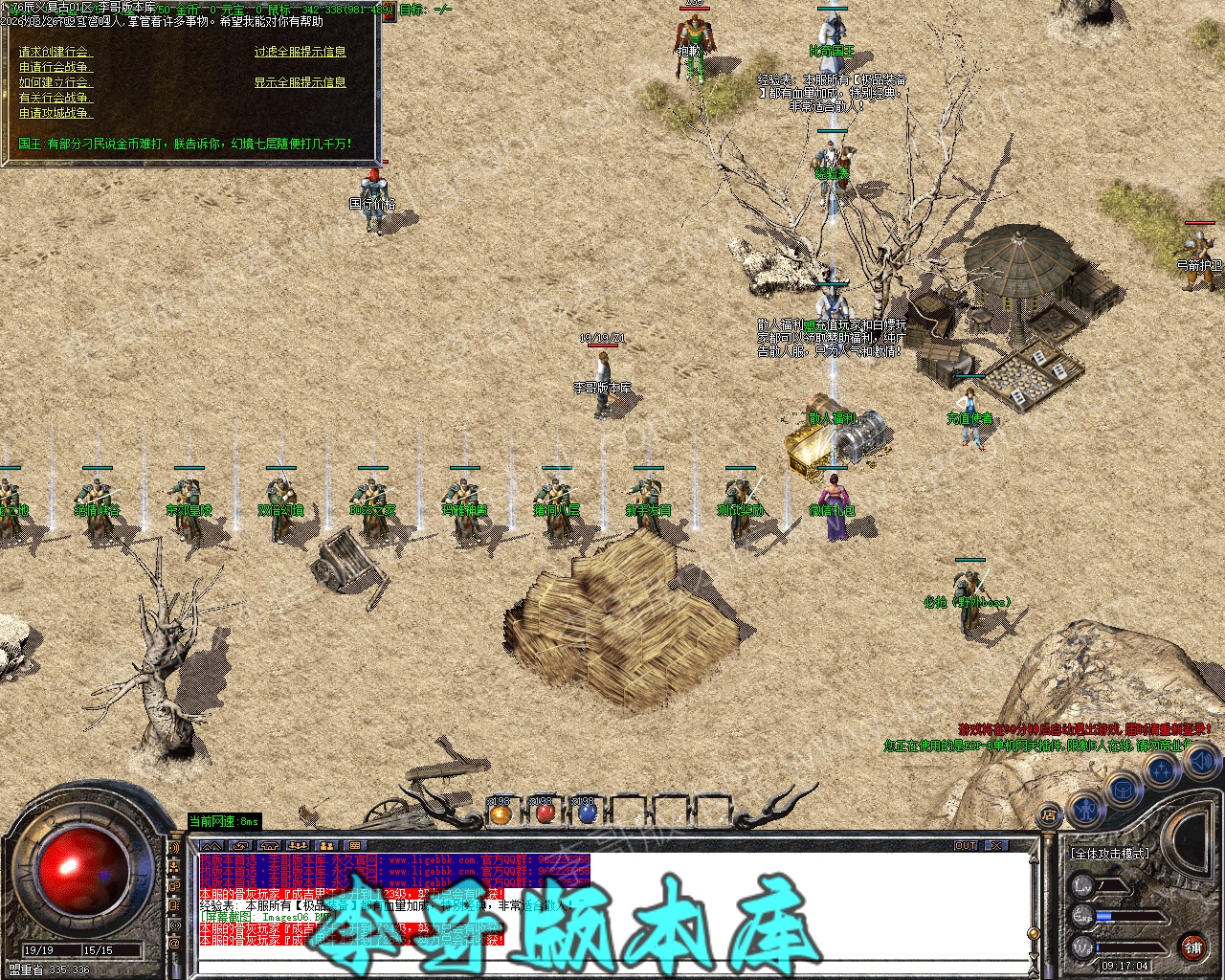Open the 如何建立行会 help entry
This screenshot has width=1225, height=980.
pos(55,82)
